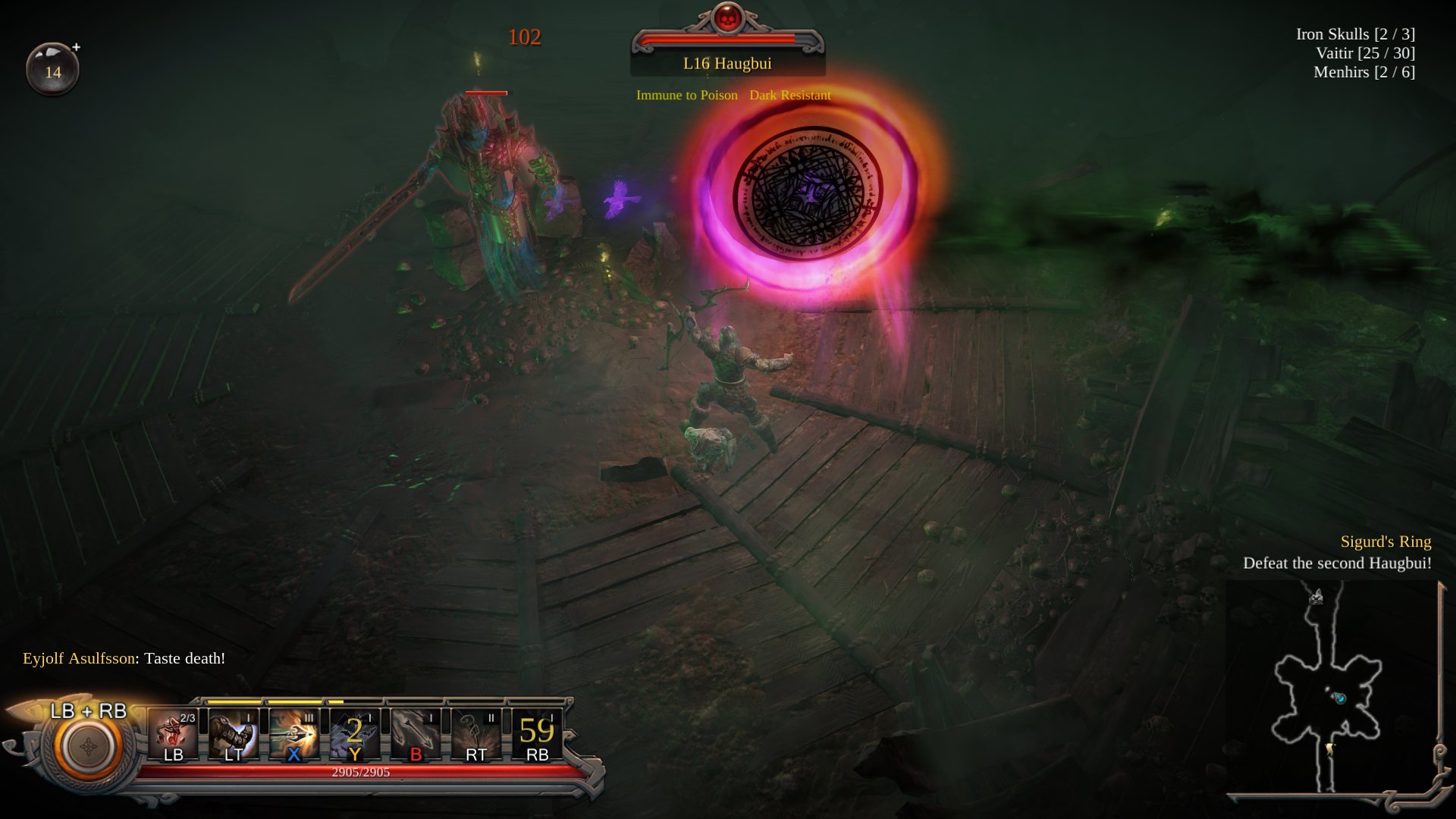1456x819 pixels.
Task: Activate the dust burst skill slot
Action: 476,734
